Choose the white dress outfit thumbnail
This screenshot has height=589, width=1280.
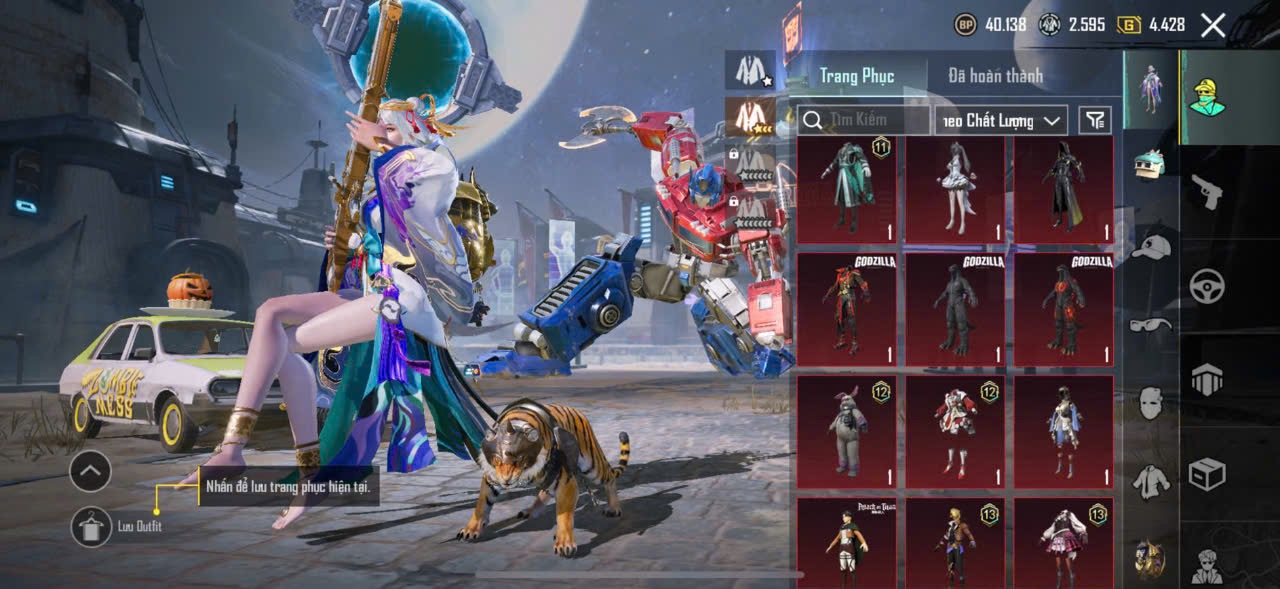point(955,190)
